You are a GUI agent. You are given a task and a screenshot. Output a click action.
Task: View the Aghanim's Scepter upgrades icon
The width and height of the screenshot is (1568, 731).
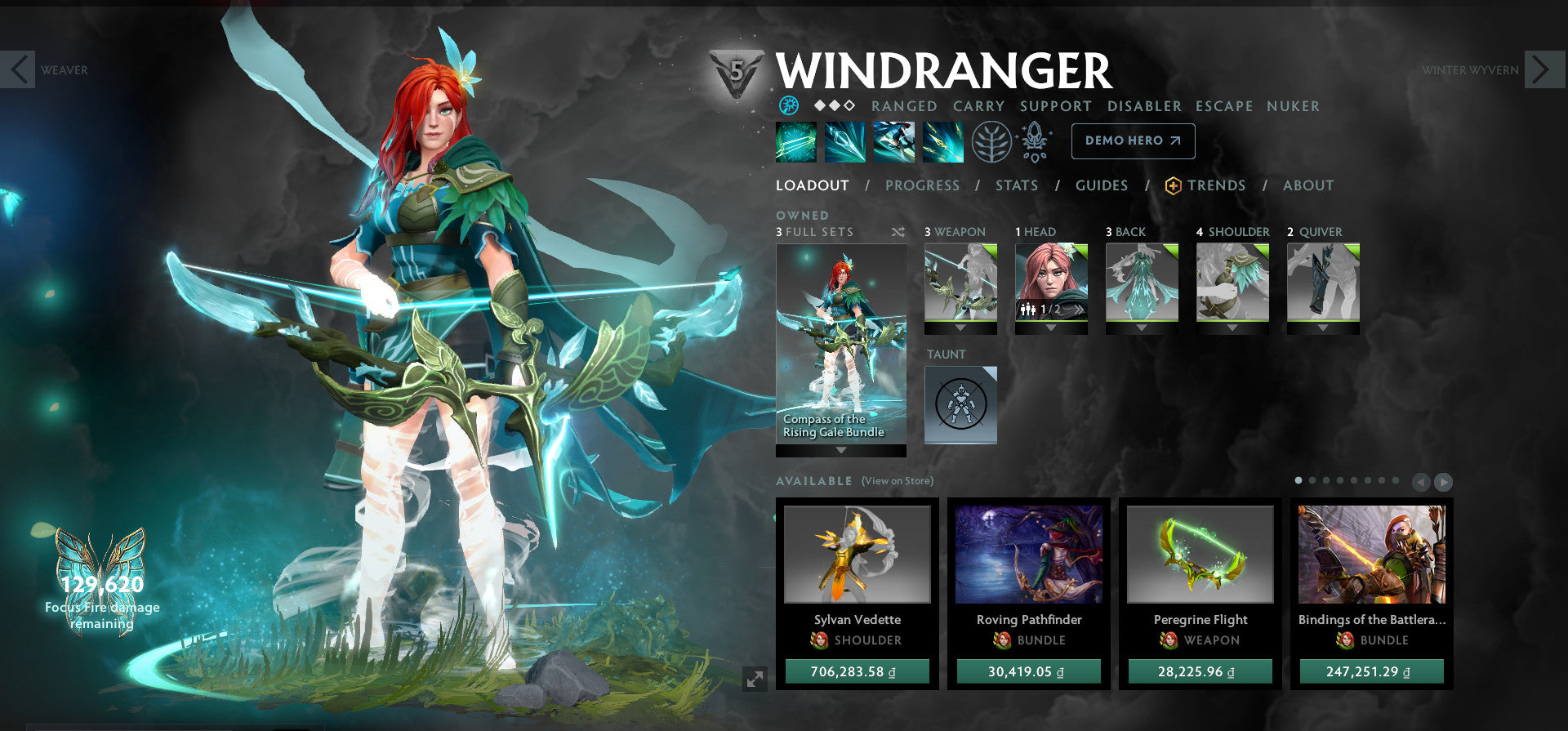pos(1035,140)
